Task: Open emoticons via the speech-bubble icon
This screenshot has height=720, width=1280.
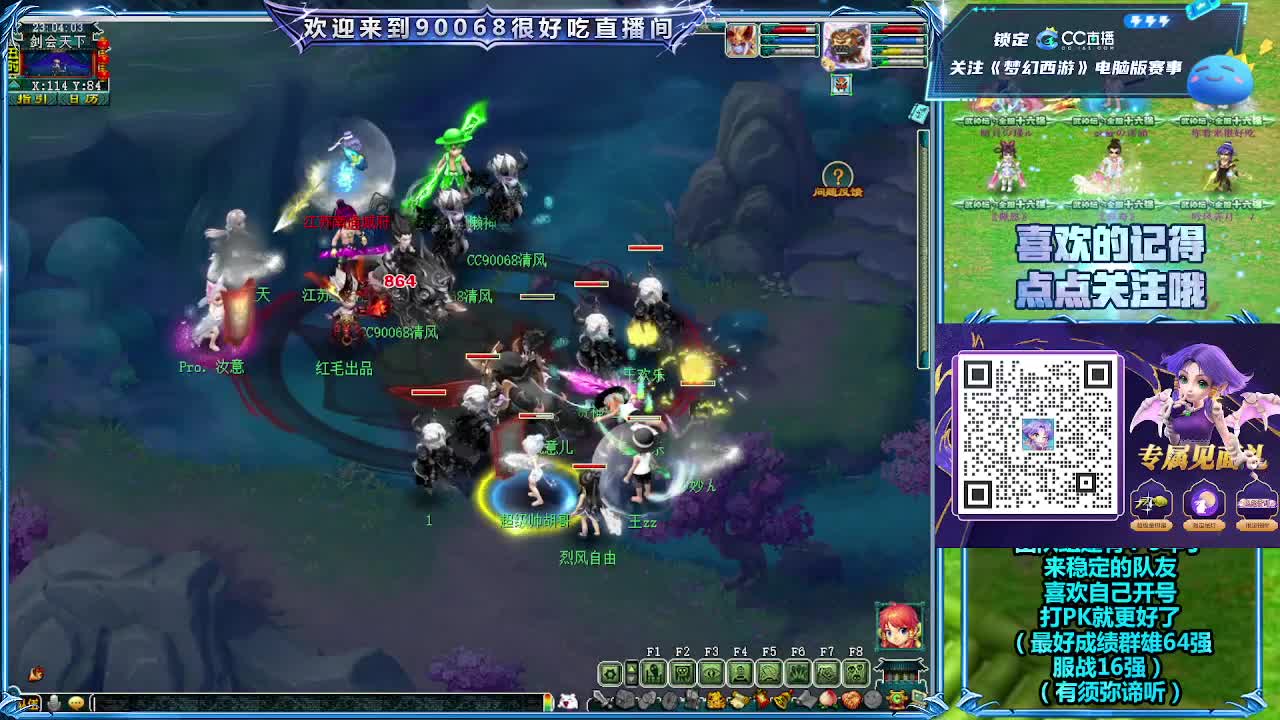Action: [x=76, y=703]
